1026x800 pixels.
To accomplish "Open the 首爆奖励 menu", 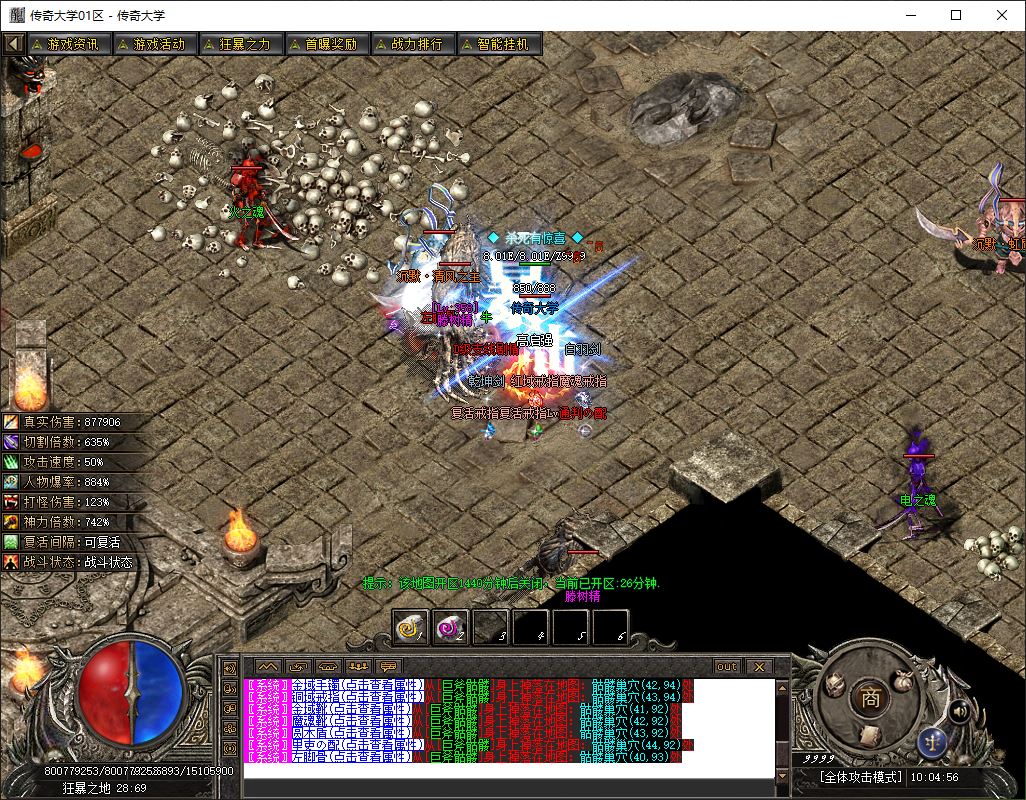I will click(x=324, y=44).
